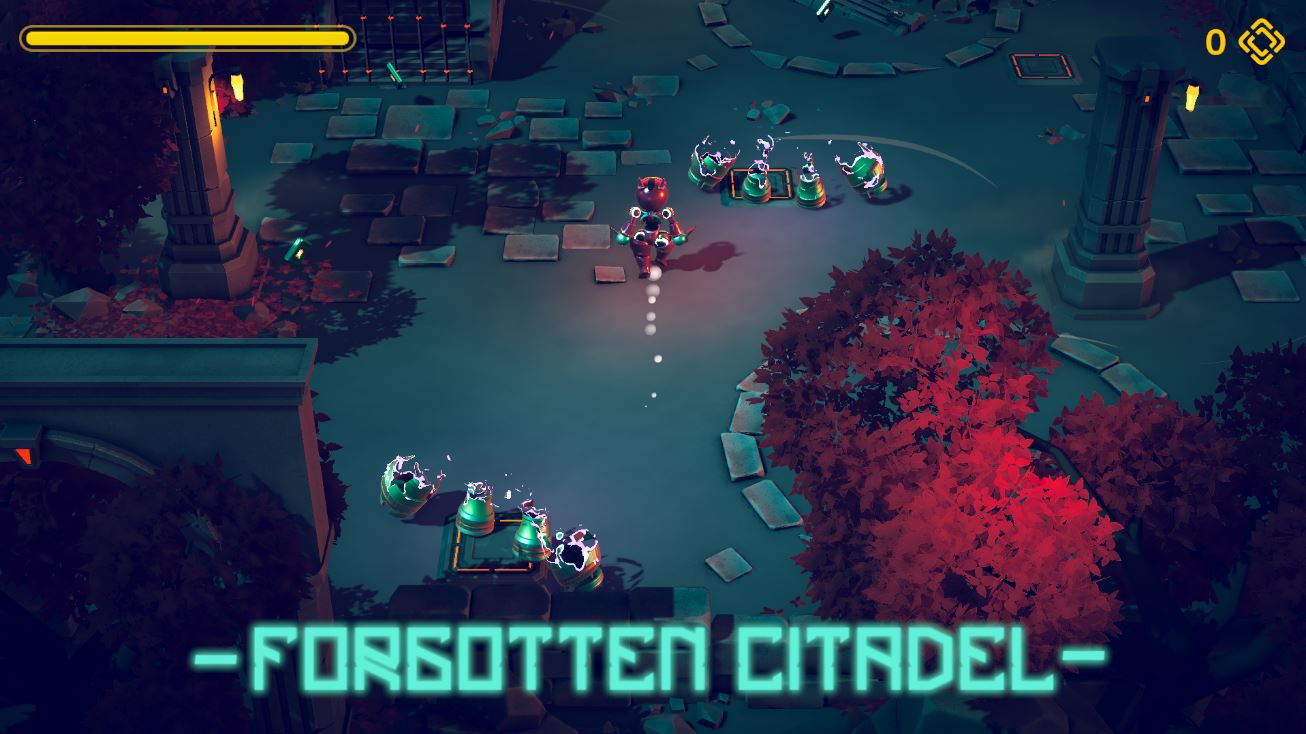The width and height of the screenshot is (1306, 734).
Task: Select the trail of white projectile dots
Action: (652, 330)
